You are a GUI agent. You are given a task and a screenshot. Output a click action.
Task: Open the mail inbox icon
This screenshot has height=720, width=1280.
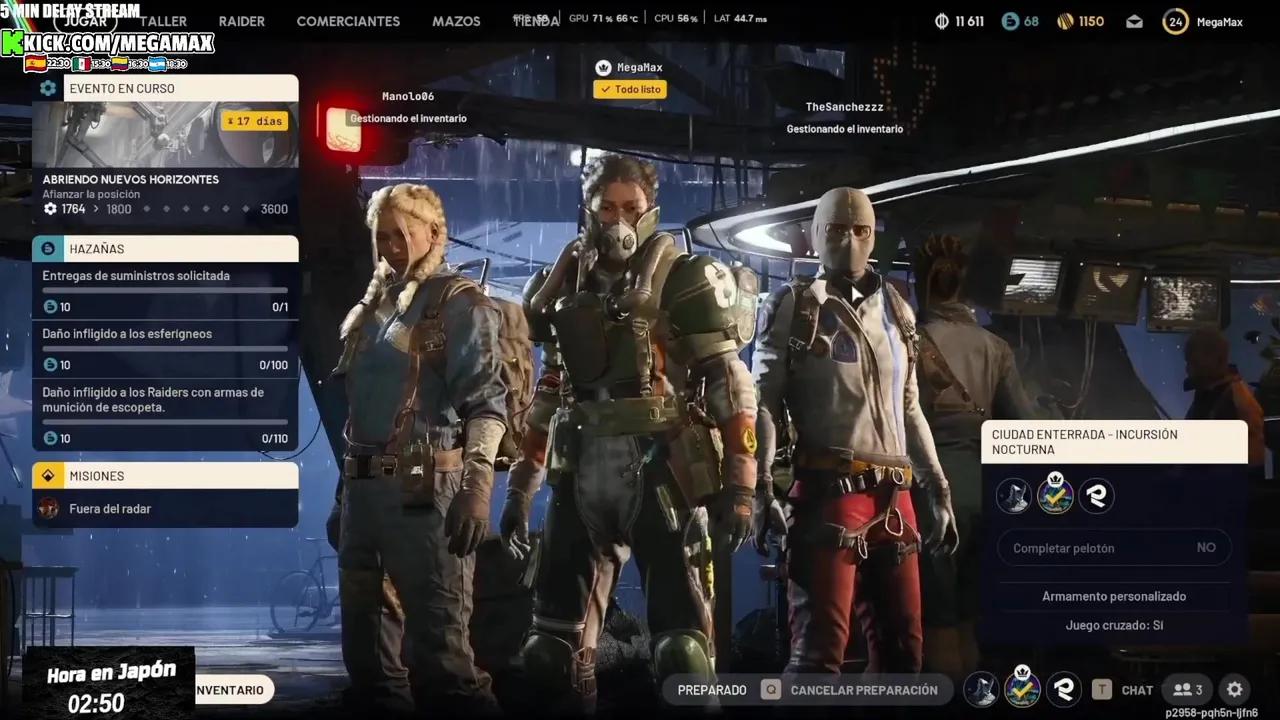pos(1134,21)
